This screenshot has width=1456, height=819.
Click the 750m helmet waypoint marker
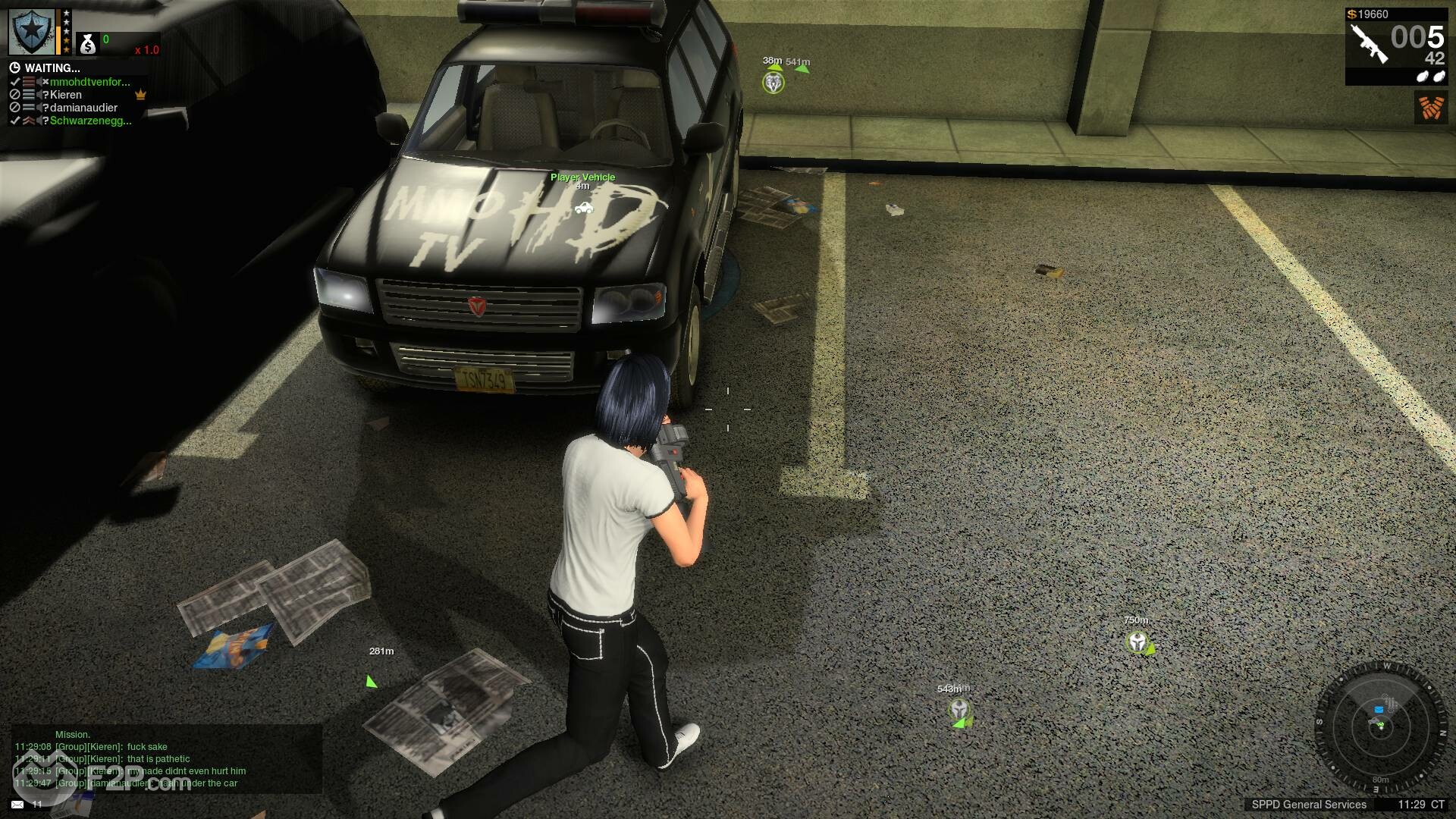click(x=1136, y=642)
